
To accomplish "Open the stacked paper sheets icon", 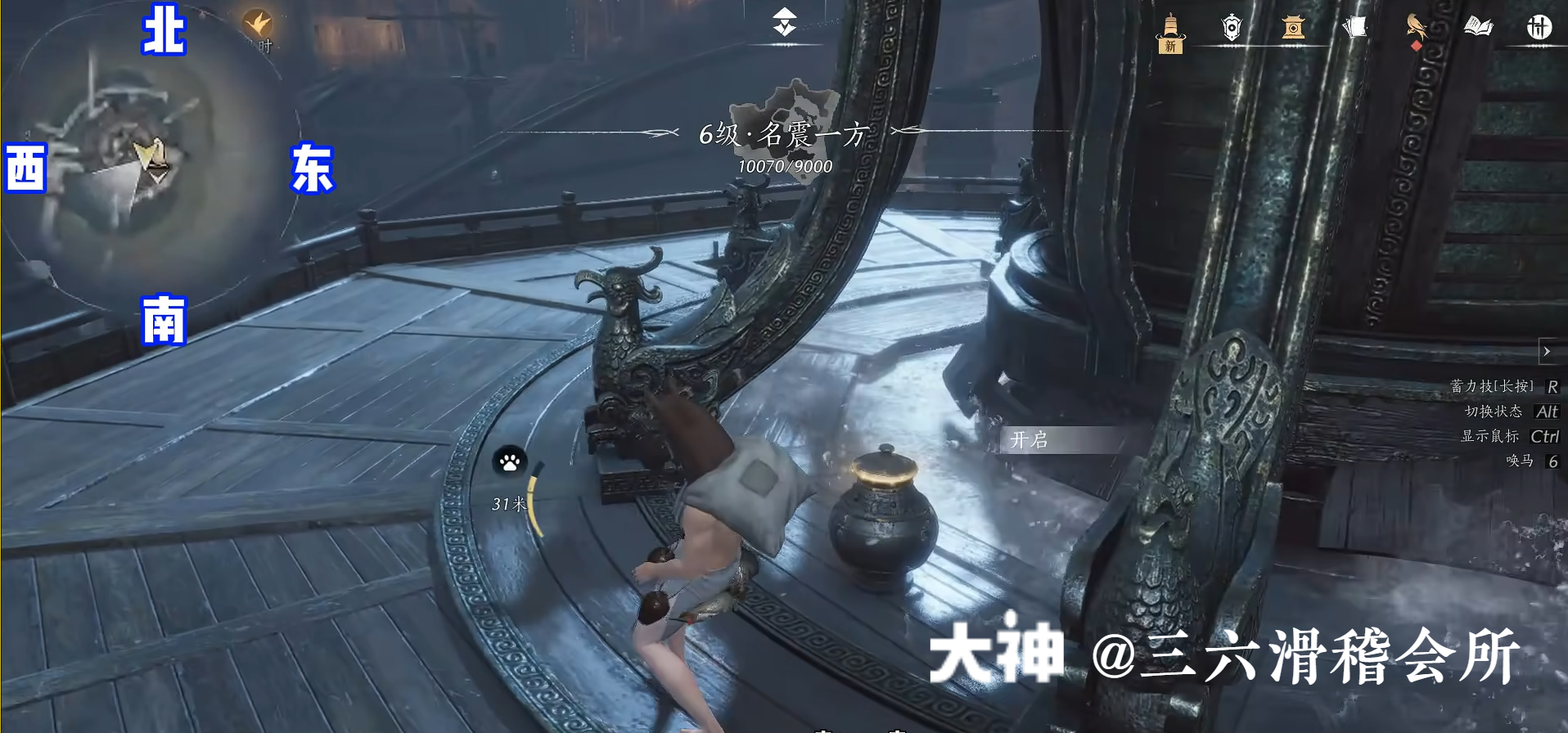I will coord(1355,28).
